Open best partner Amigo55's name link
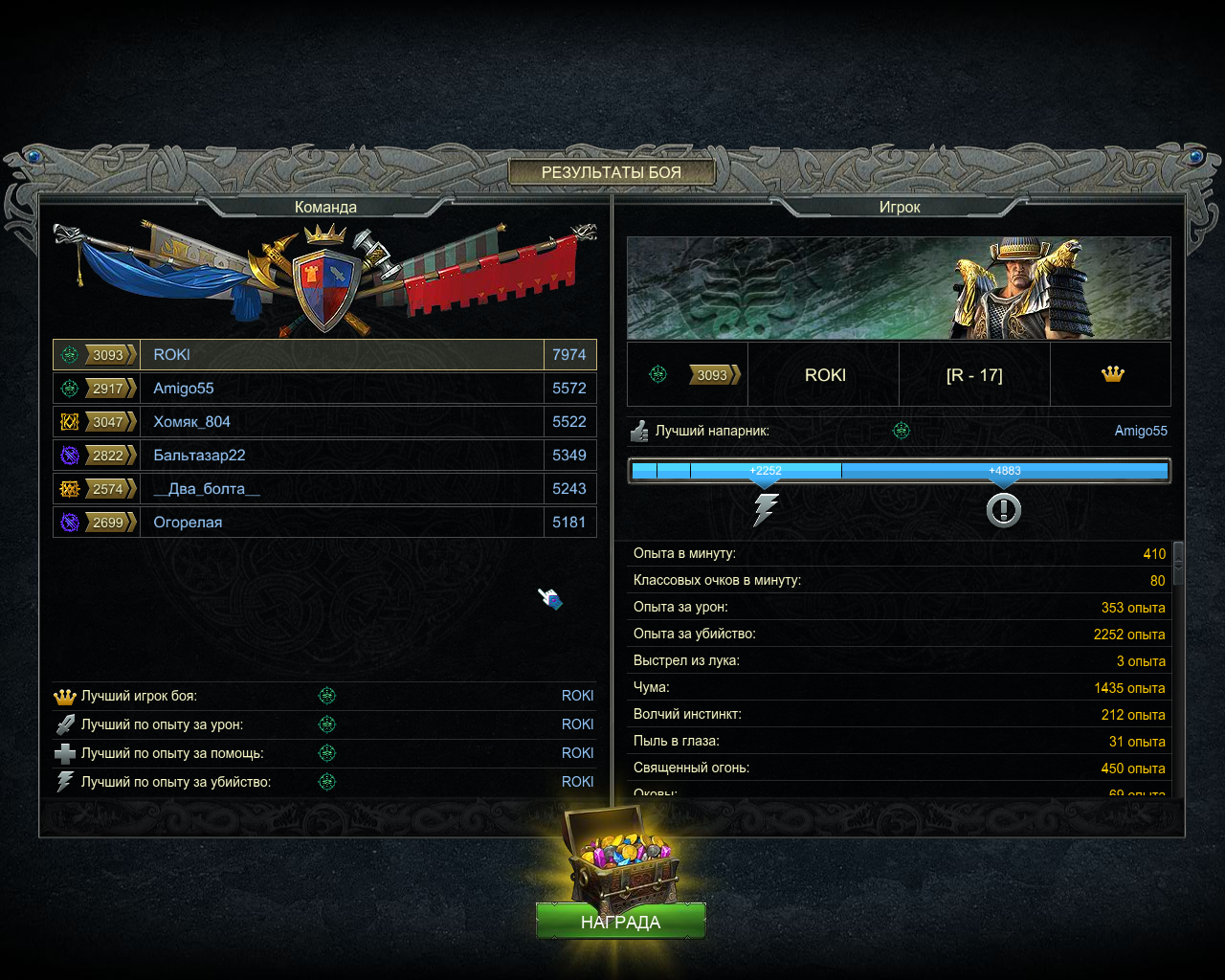The height and width of the screenshot is (980, 1225). coord(1140,431)
